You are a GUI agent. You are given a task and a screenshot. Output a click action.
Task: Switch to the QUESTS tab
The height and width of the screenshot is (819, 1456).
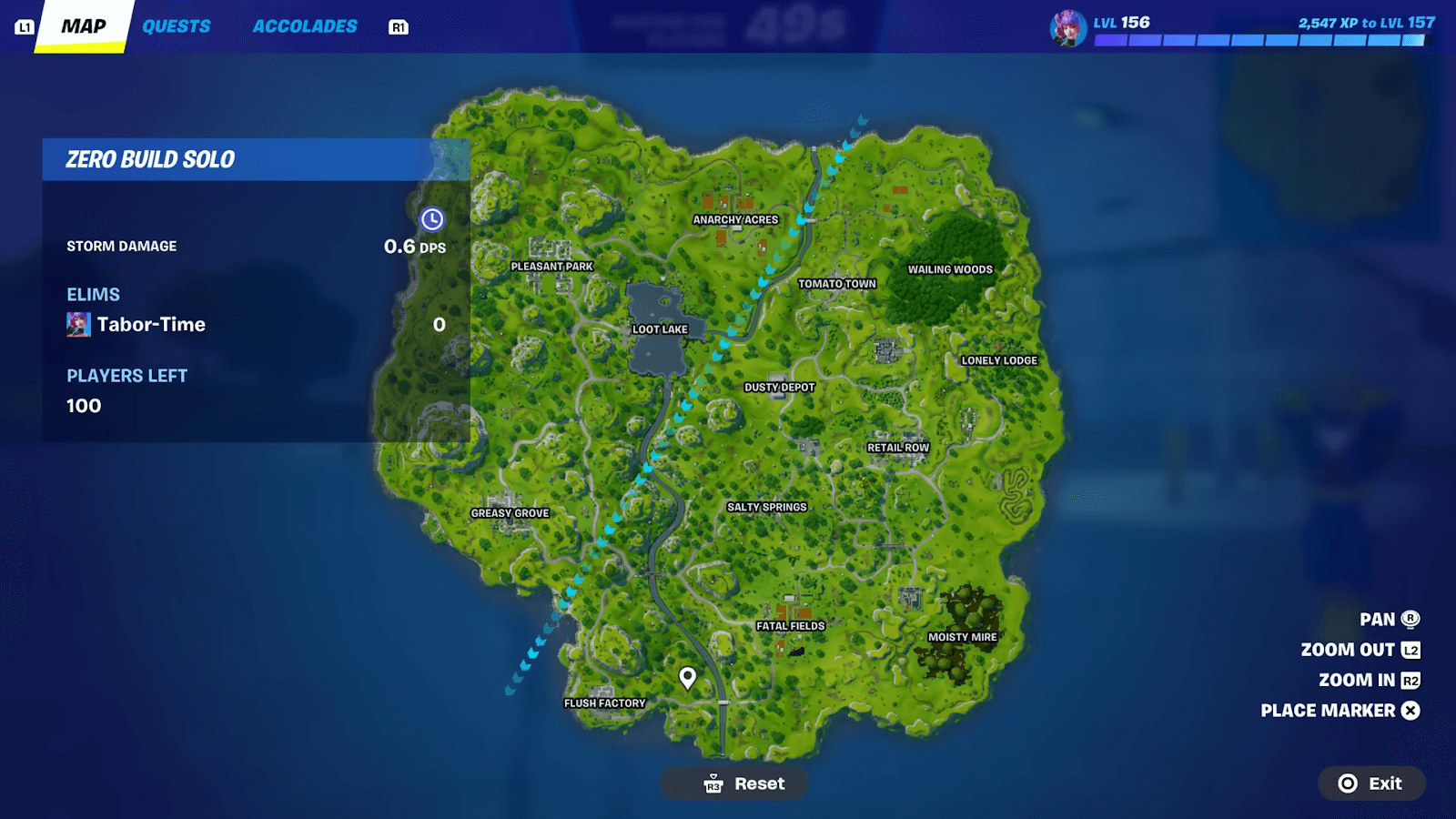(x=177, y=26)
